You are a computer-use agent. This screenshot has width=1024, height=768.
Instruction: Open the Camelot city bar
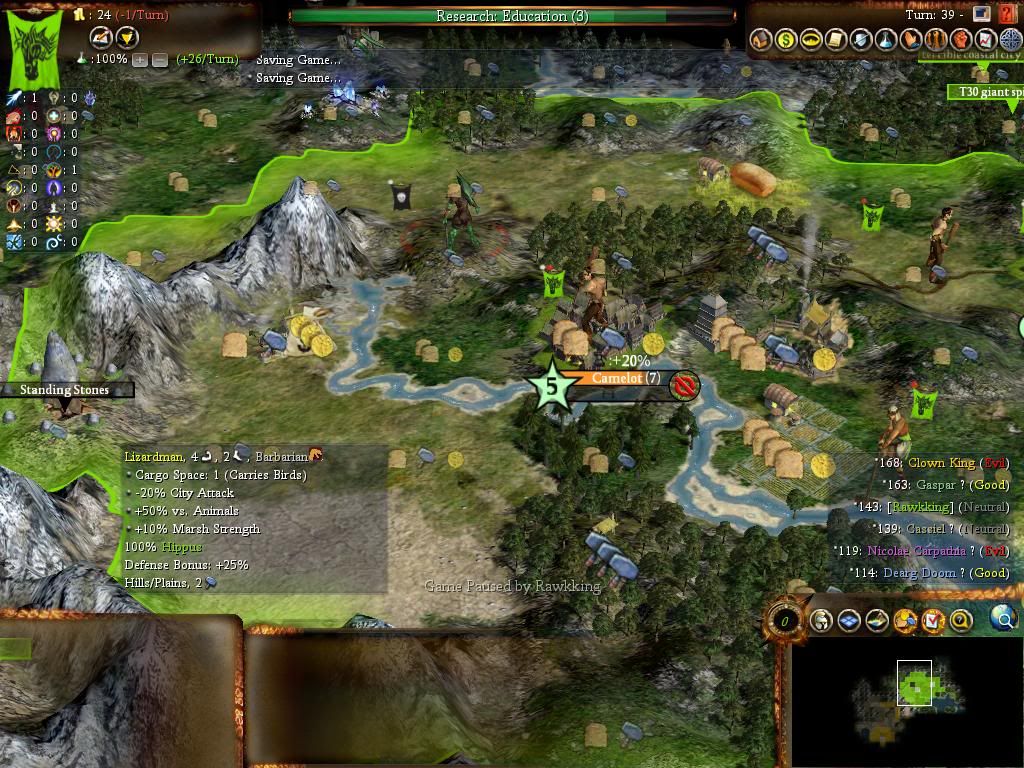coord(625,379)
